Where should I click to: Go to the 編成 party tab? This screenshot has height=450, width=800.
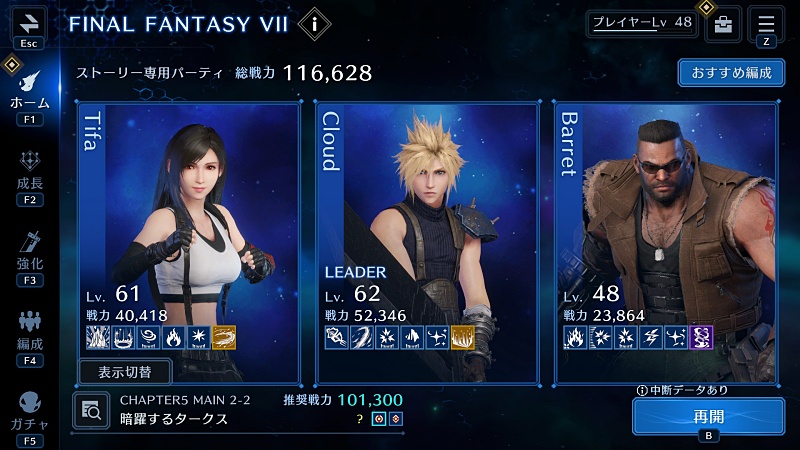click(29, 332)
